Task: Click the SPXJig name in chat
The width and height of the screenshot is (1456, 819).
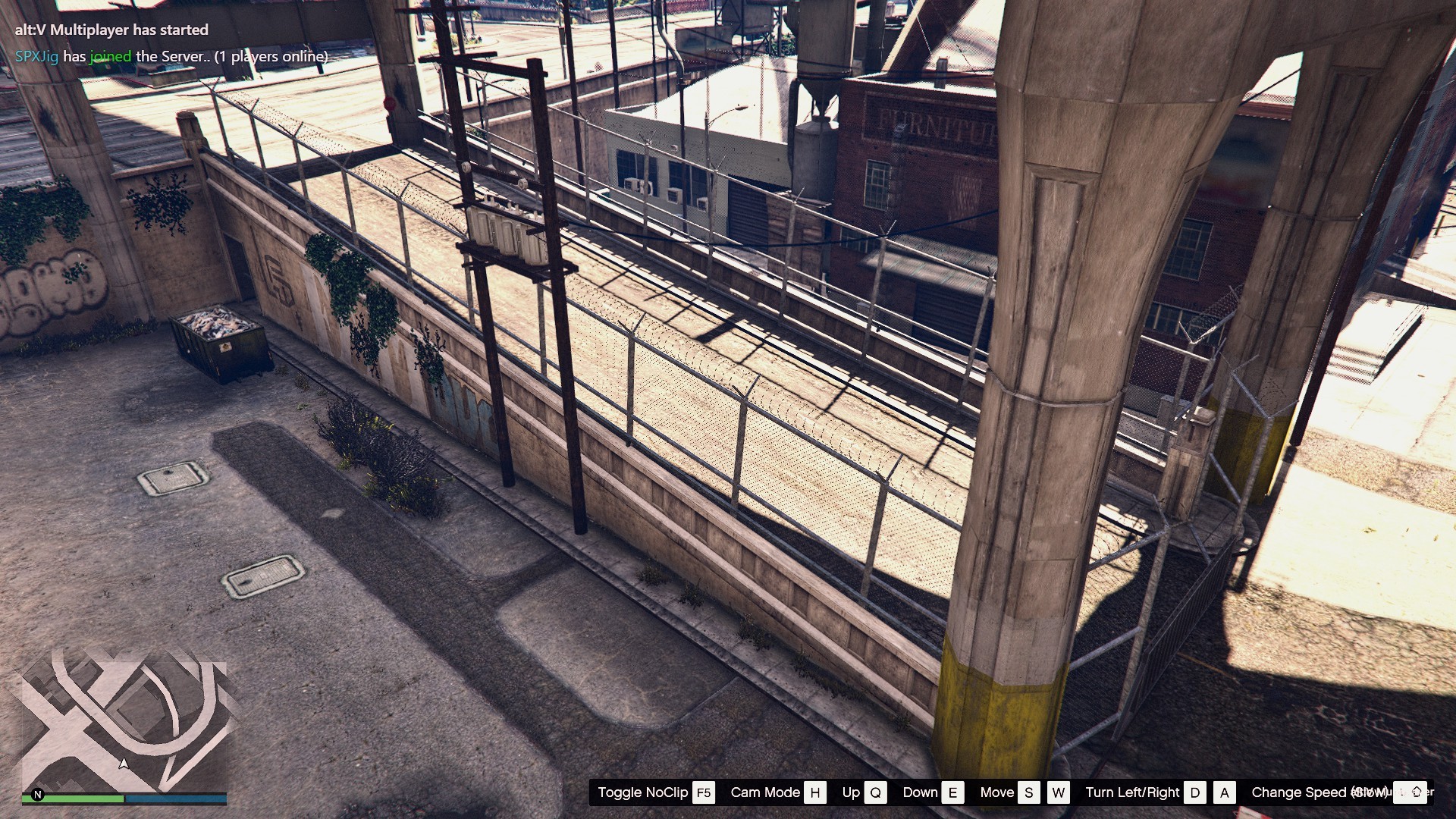Action: click(x=36, y=56)
